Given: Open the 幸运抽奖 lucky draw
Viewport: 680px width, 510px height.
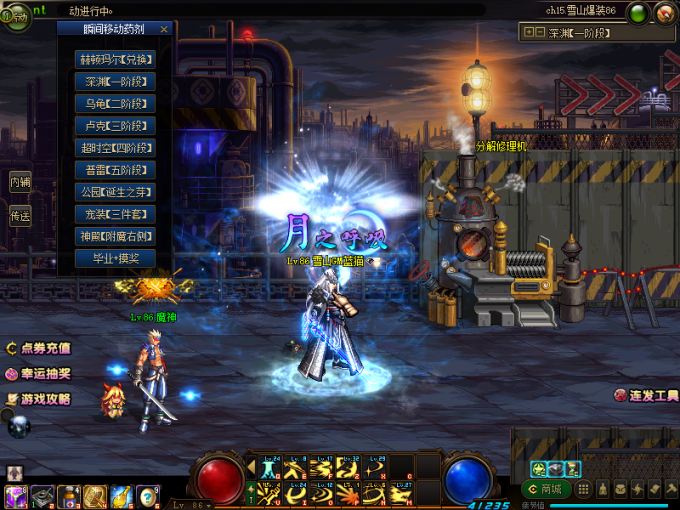Looking at the screenshot, I should 38,374.
